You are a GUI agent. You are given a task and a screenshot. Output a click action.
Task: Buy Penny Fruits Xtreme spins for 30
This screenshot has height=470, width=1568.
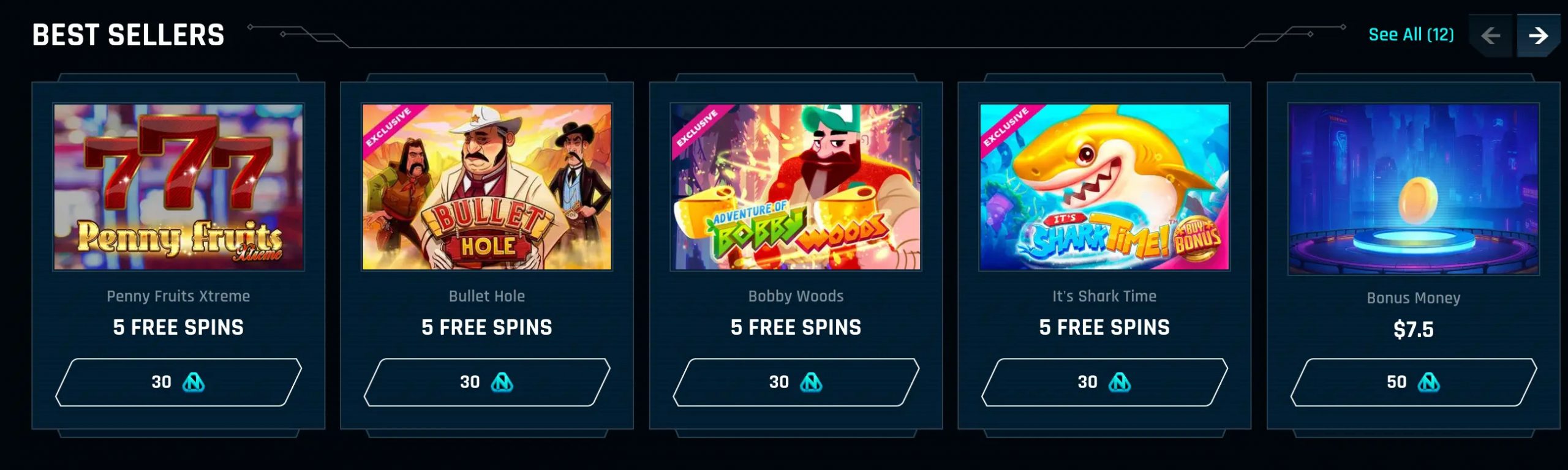[x=178, y=382]
